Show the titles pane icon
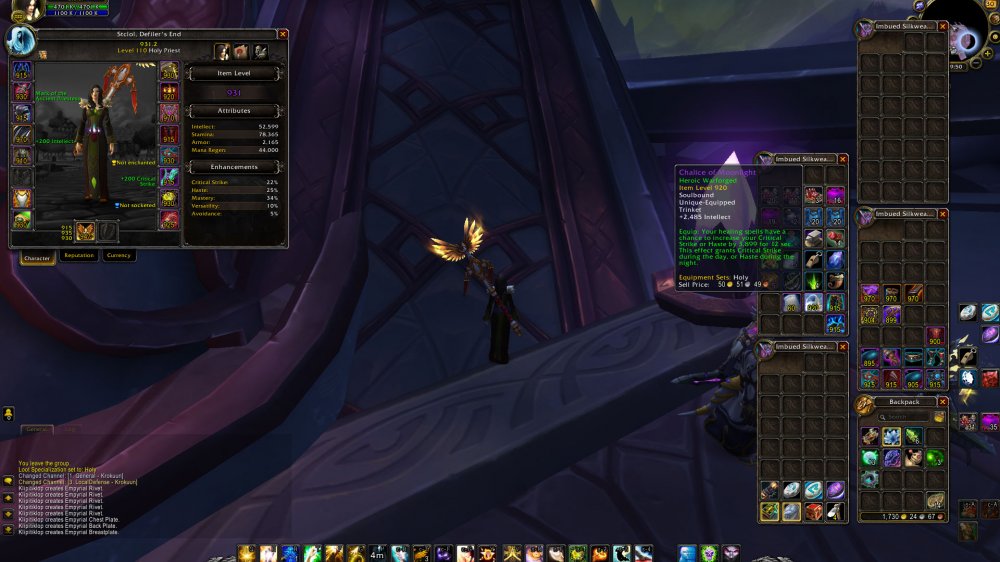 [241, 51]
